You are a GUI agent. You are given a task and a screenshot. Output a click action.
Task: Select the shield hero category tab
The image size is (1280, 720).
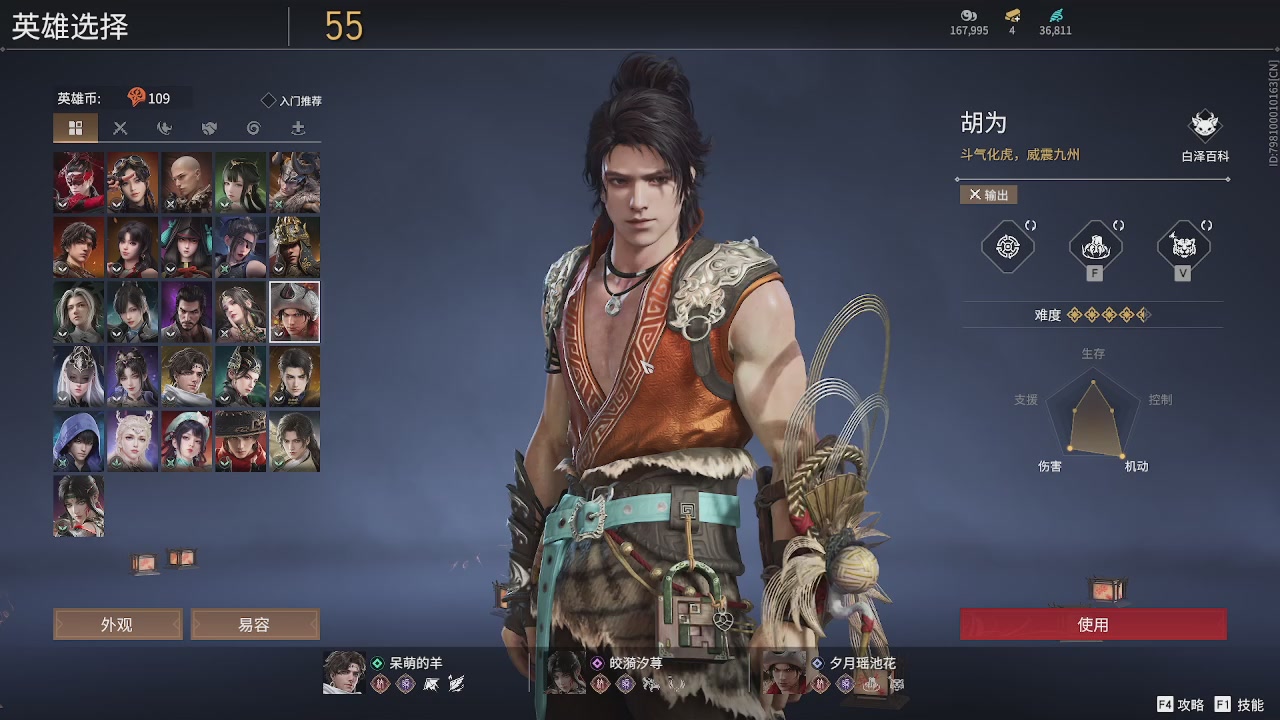pyautogui.click(x=209, y=128)
